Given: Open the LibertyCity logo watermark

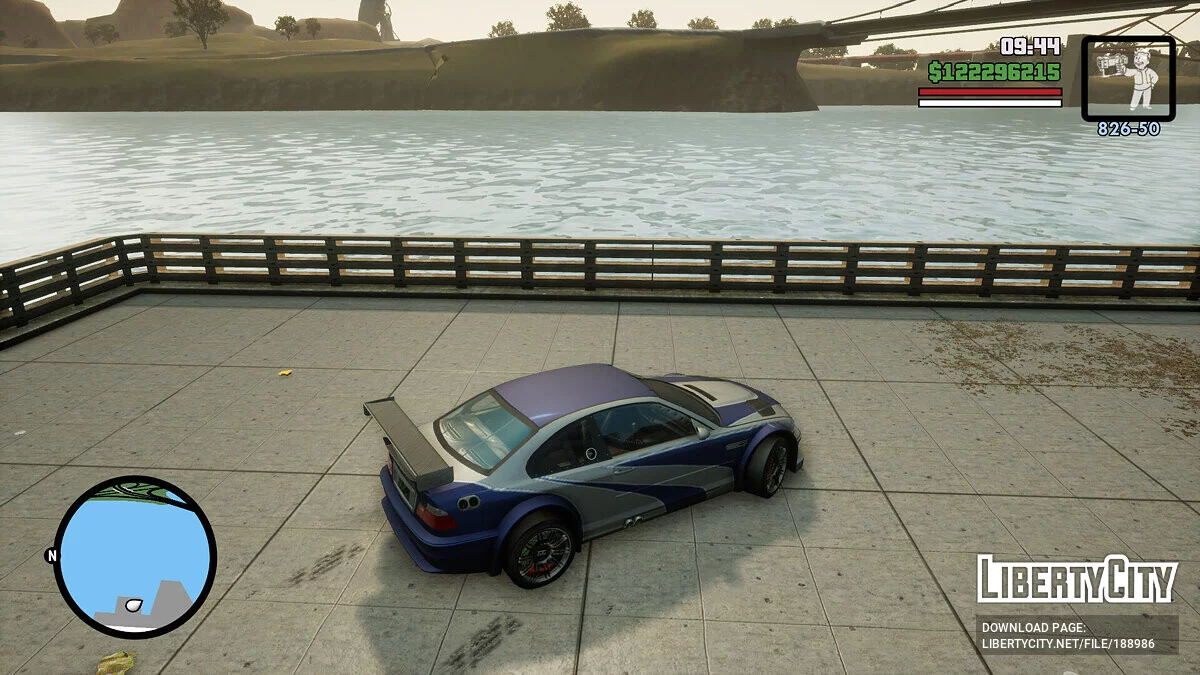Looking at the screenshot, I should point(1076,580).
